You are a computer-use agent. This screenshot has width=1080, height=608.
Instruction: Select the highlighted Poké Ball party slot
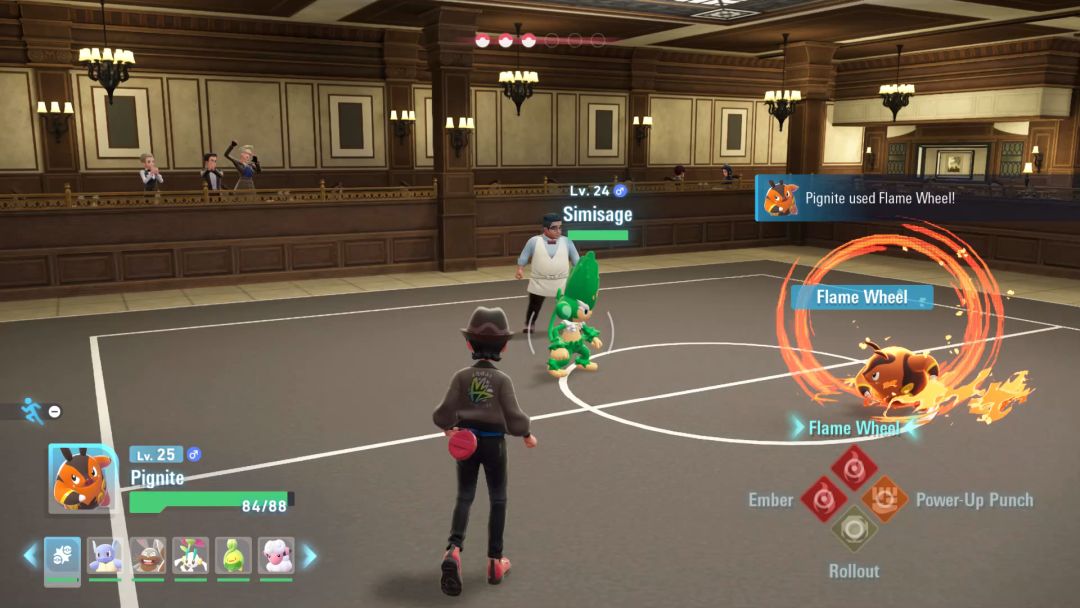click(x=62, y=557)
